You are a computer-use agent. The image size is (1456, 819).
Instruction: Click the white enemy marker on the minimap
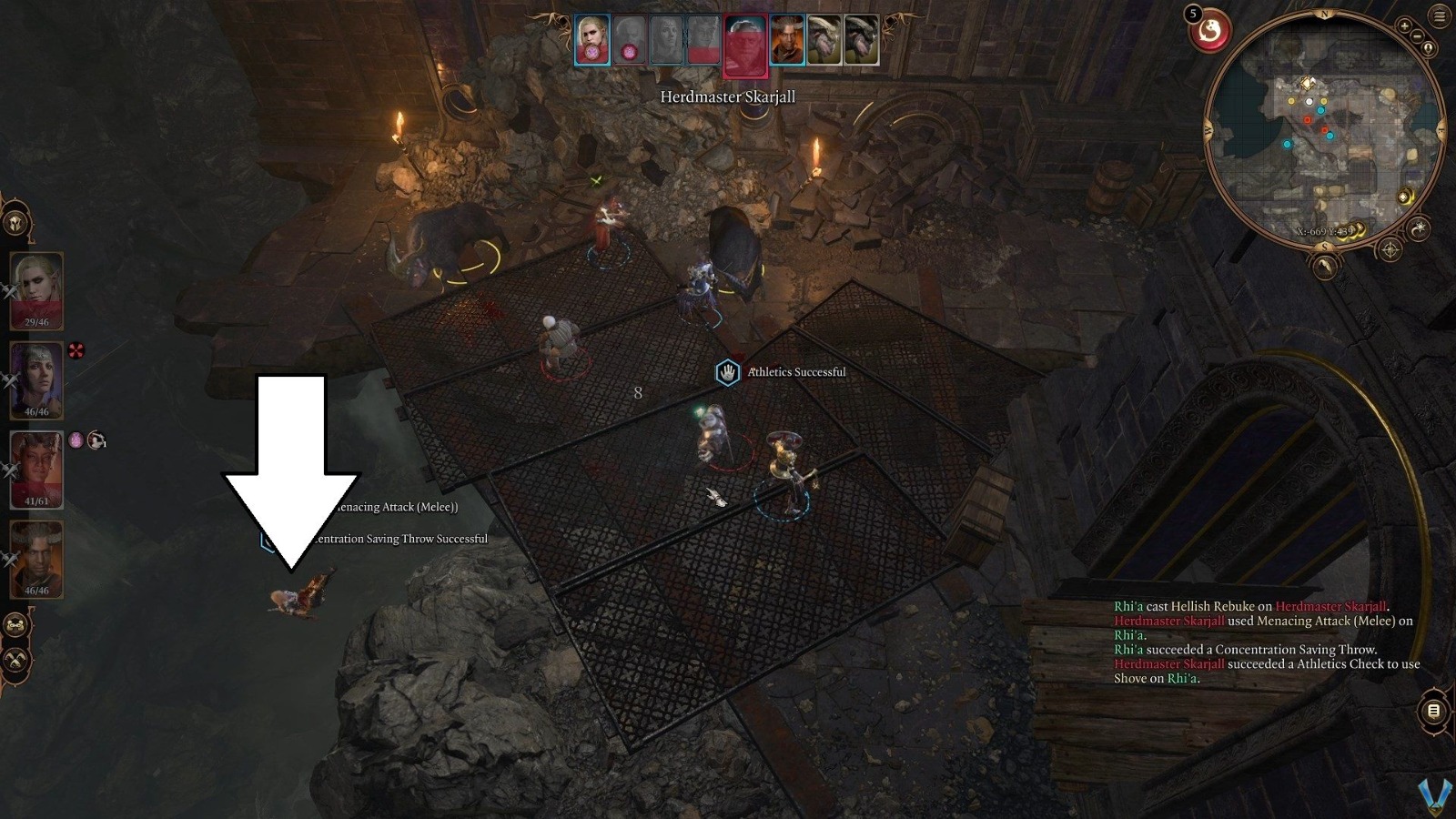pyautogui.click(x=1308, y=102)
